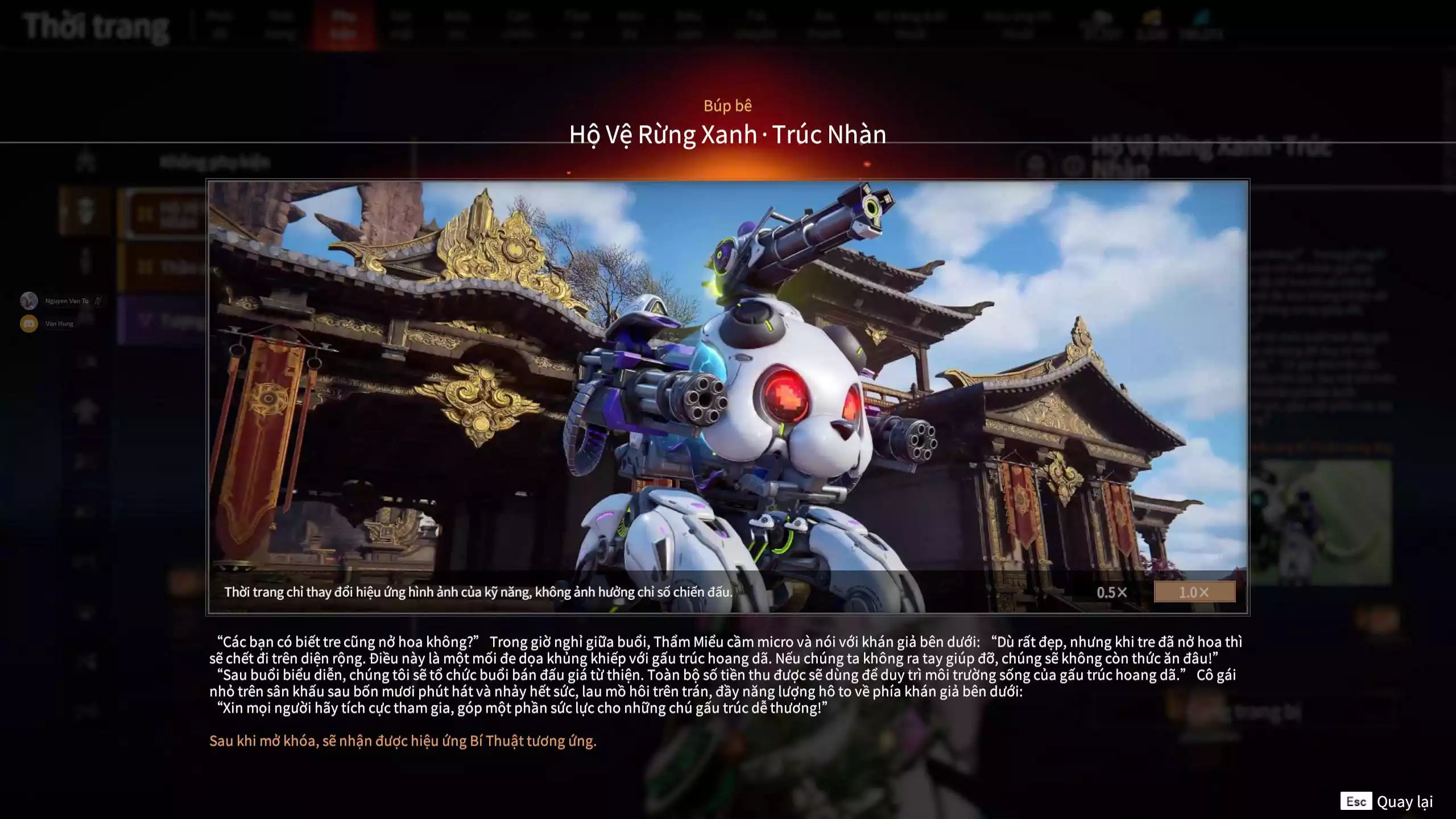Click the crossed-out microphone icon by Nguyen Van Tu
1456x819 pixels.
pos(97,301)
